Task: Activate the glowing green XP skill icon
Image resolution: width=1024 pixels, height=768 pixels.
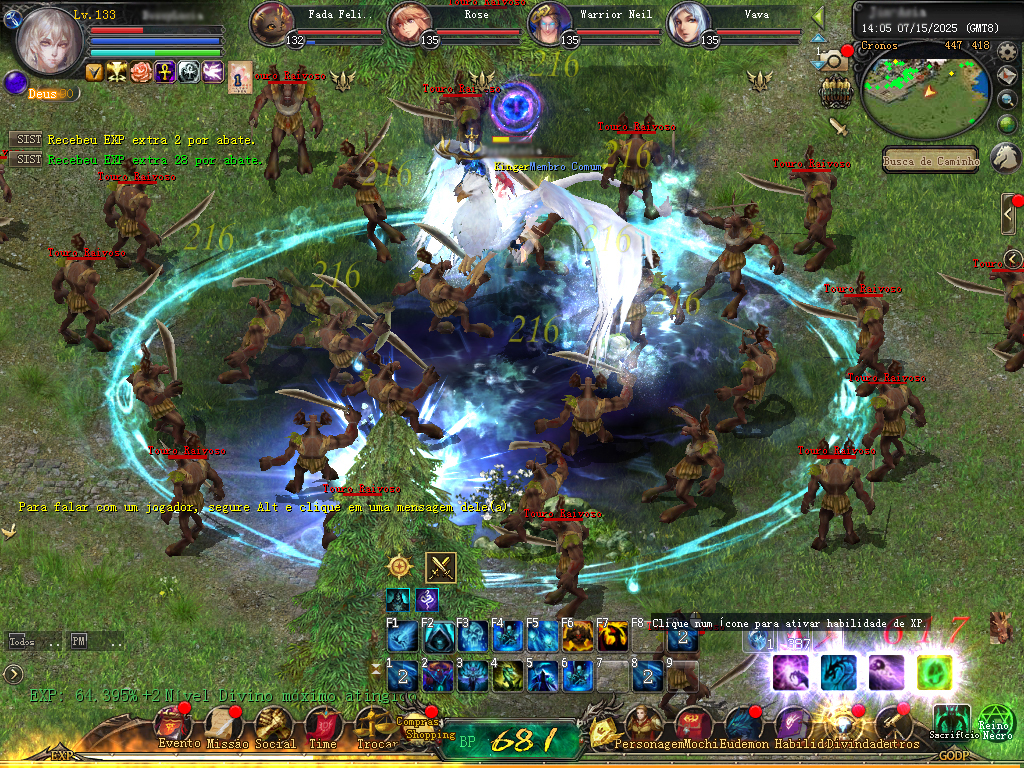Action: (x=934, y=672)
